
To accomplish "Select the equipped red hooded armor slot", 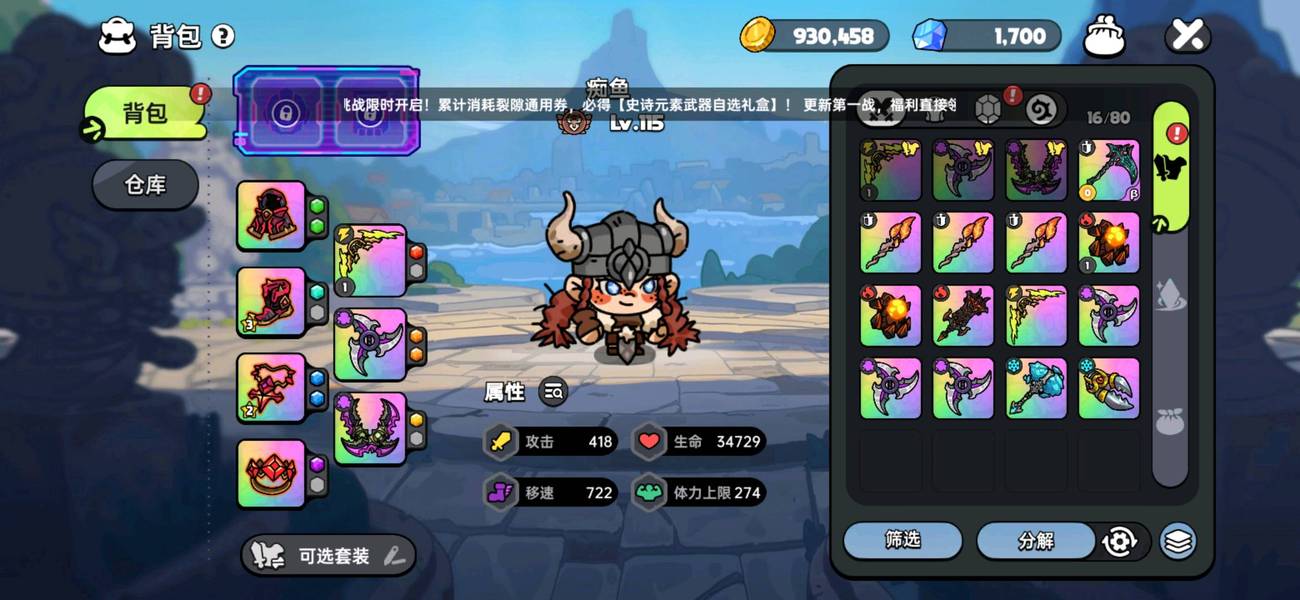I will (x=270, y=215).
